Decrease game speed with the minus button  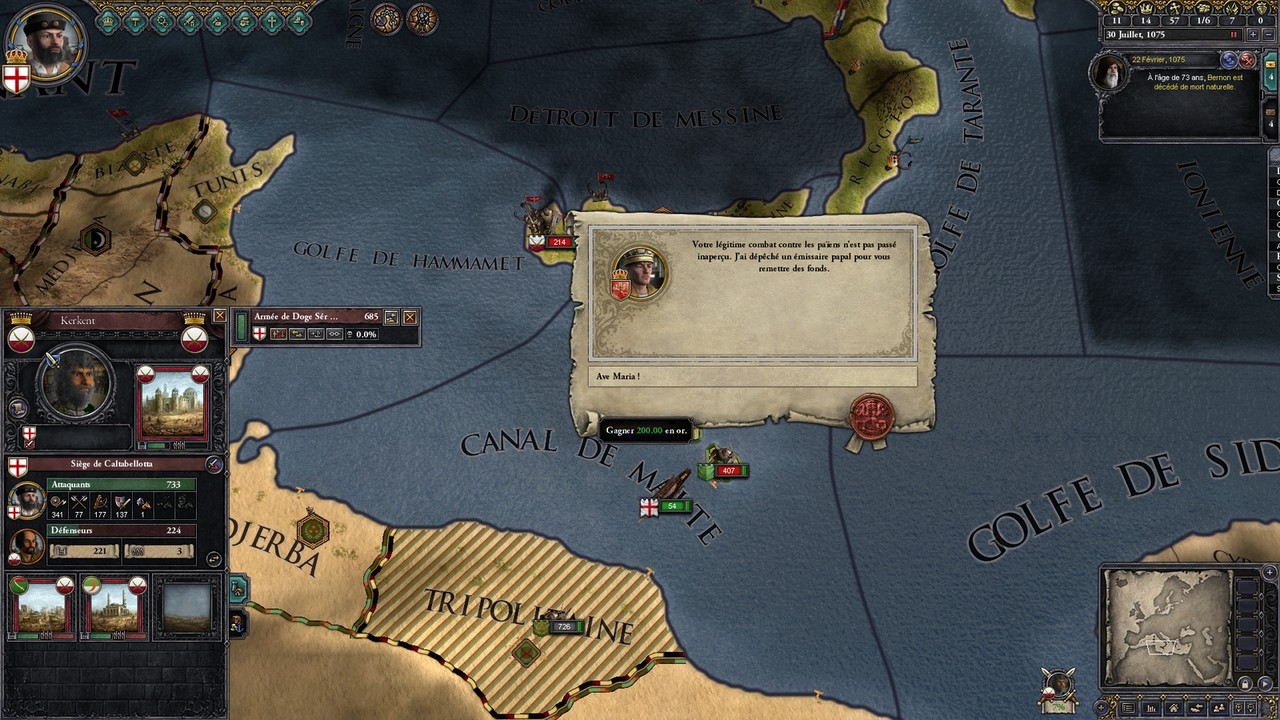1267,34
